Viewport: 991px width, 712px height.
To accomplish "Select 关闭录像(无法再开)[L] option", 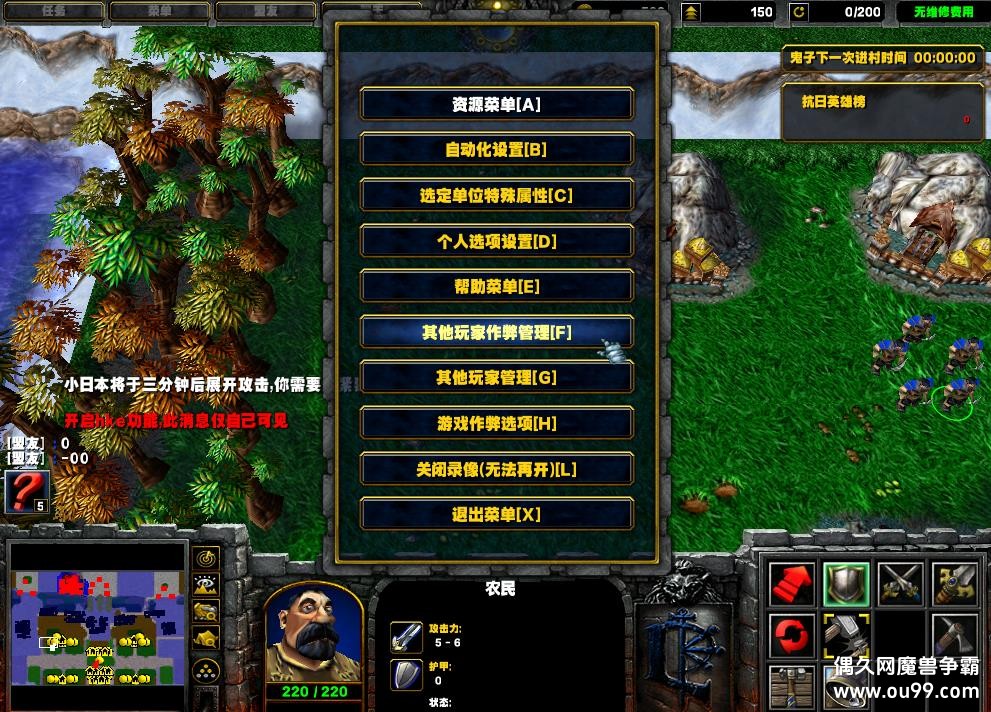I will pyautogui.click(x=496, y=469).
